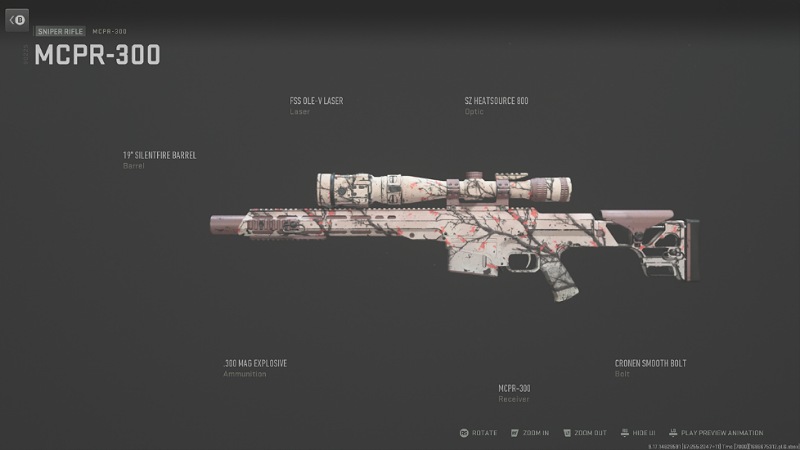The height and width of the screenshot is (450, 800).
Task: Open the Cronen Smooth Bolt slot
Action: coord(650,363)
